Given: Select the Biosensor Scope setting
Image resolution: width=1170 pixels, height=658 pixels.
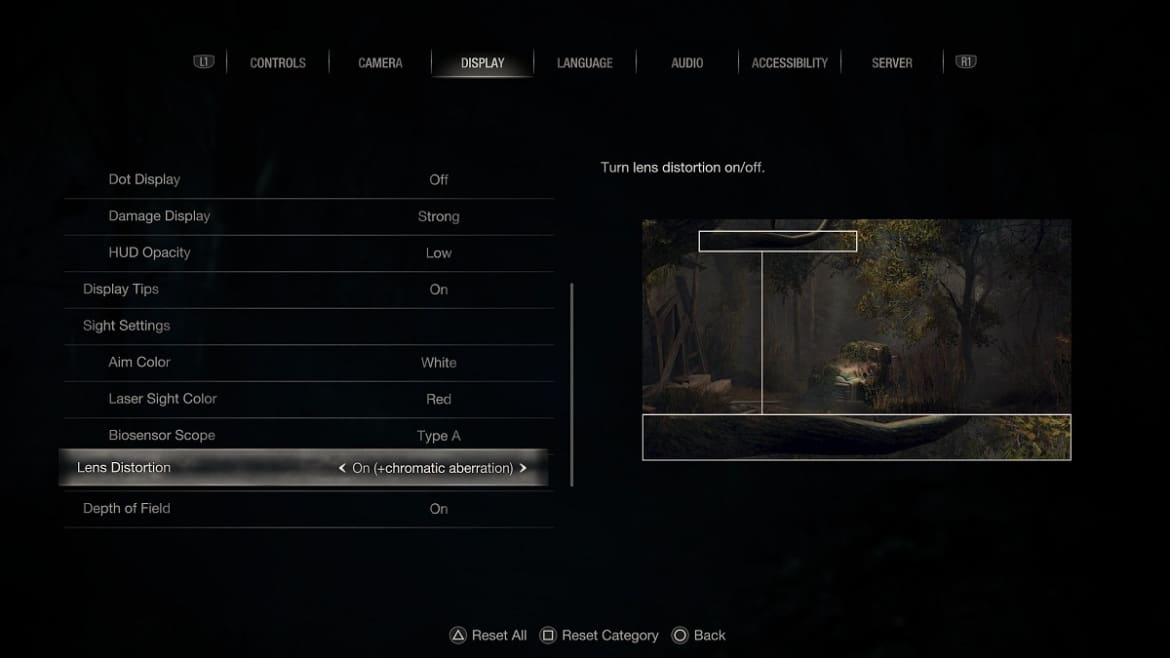Looking at the screenshot, I should [308, 435].
